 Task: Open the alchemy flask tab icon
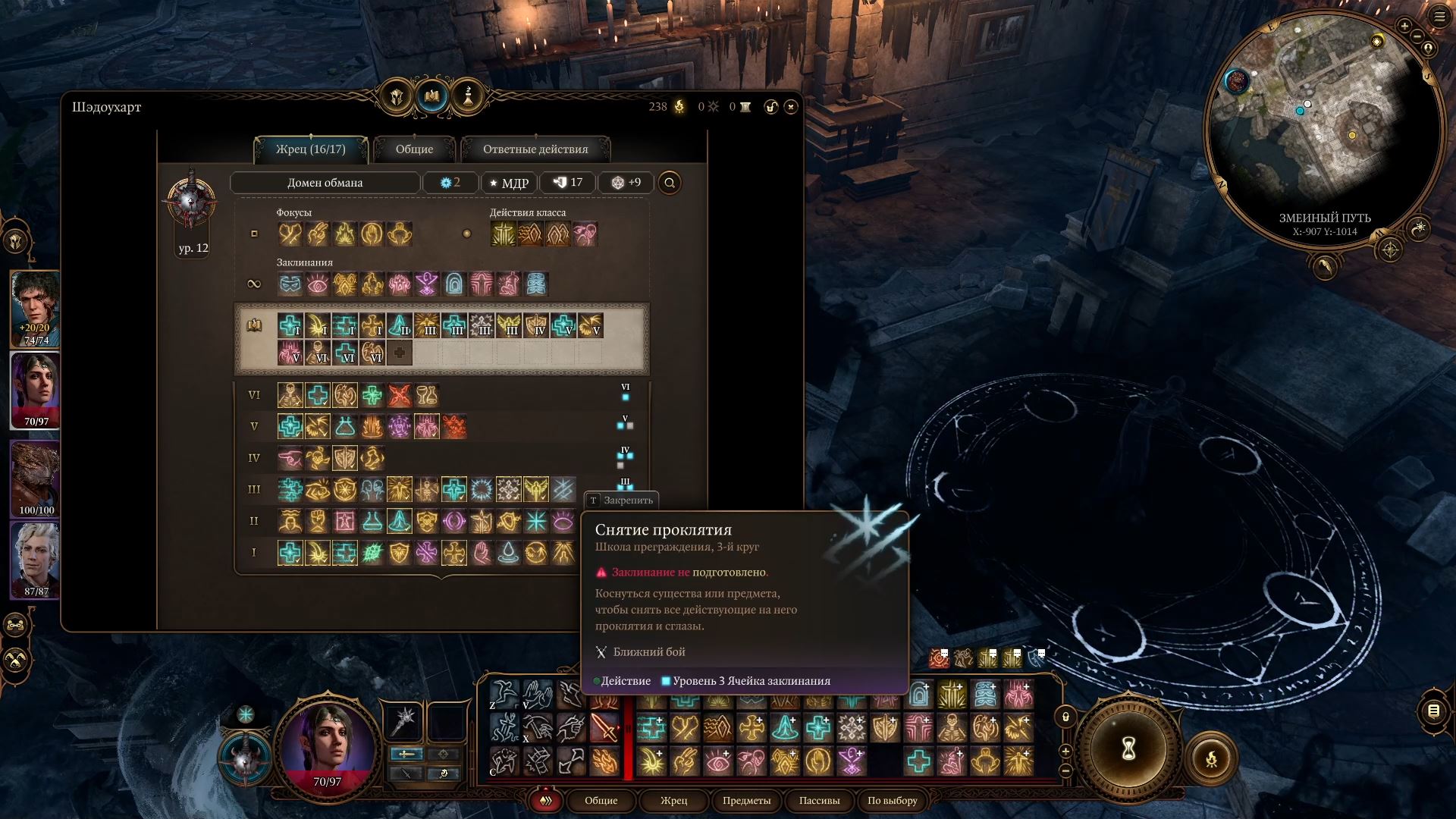pyautogui.click(x=468, y=96)
